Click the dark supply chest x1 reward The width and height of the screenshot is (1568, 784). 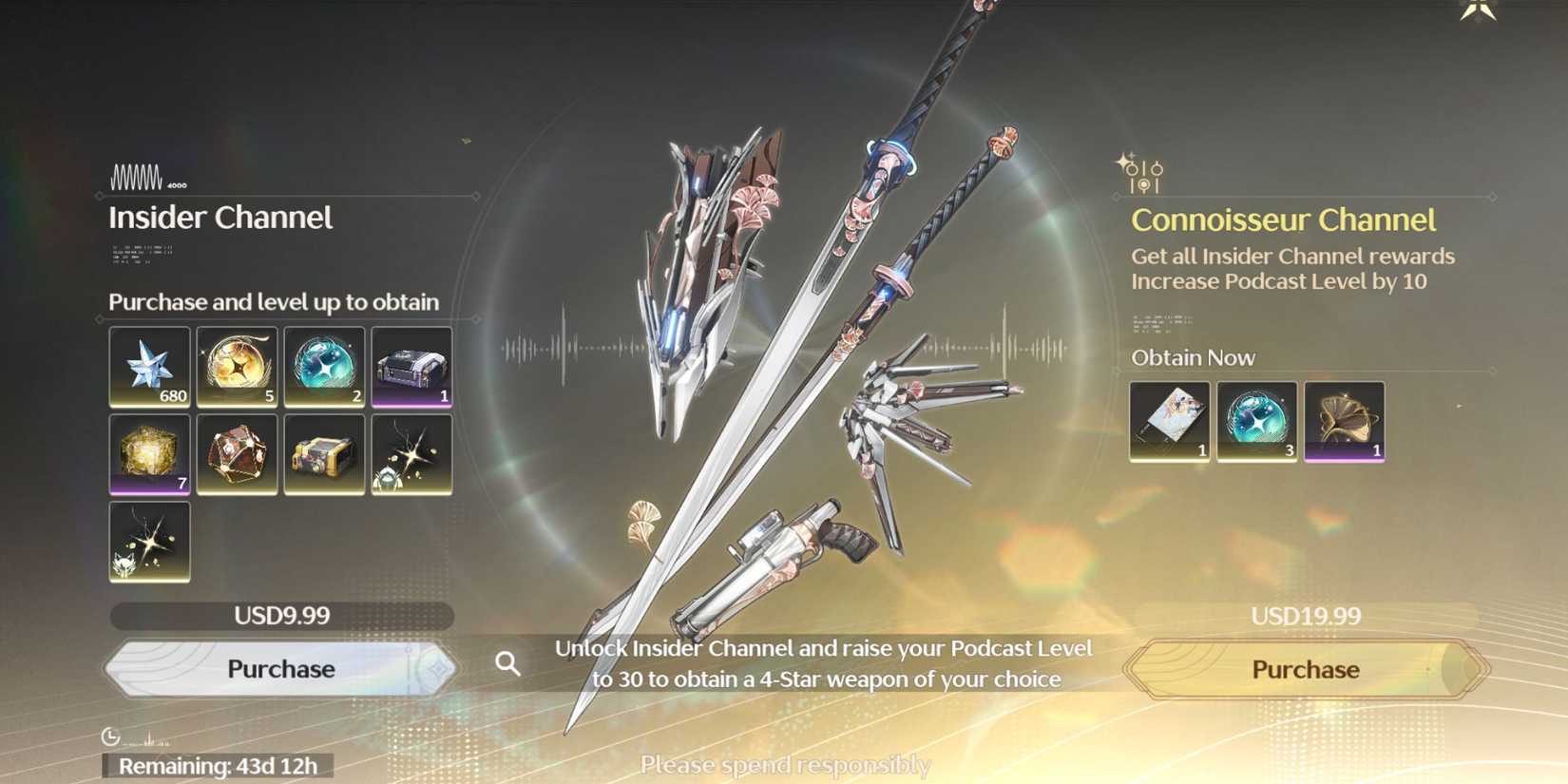click(x=410, y=368)
